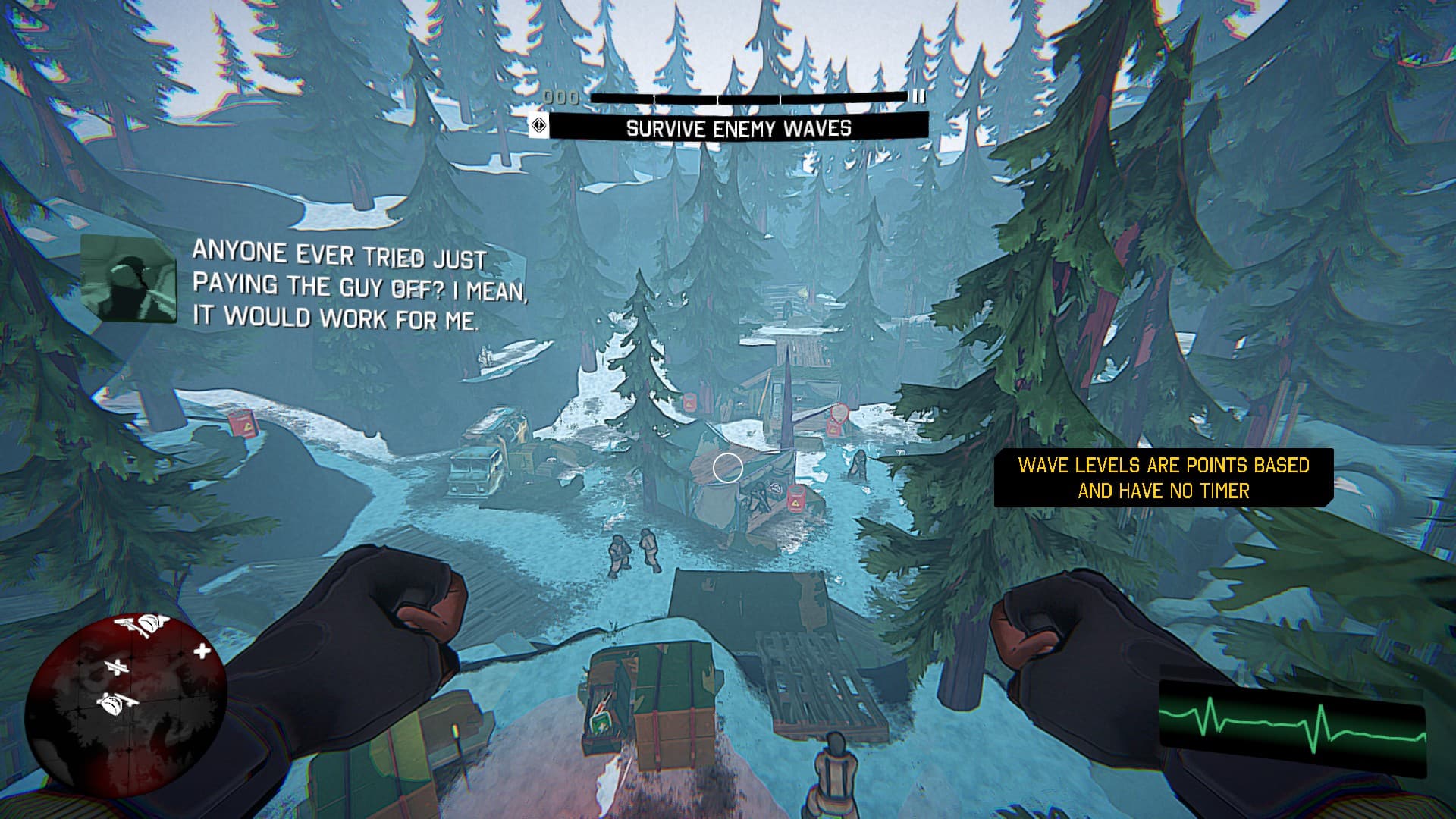Viewport: 1456px width, 819px height.
Task: Click the radio speaker portrait thumbnail
Action: tap(128, 278)
